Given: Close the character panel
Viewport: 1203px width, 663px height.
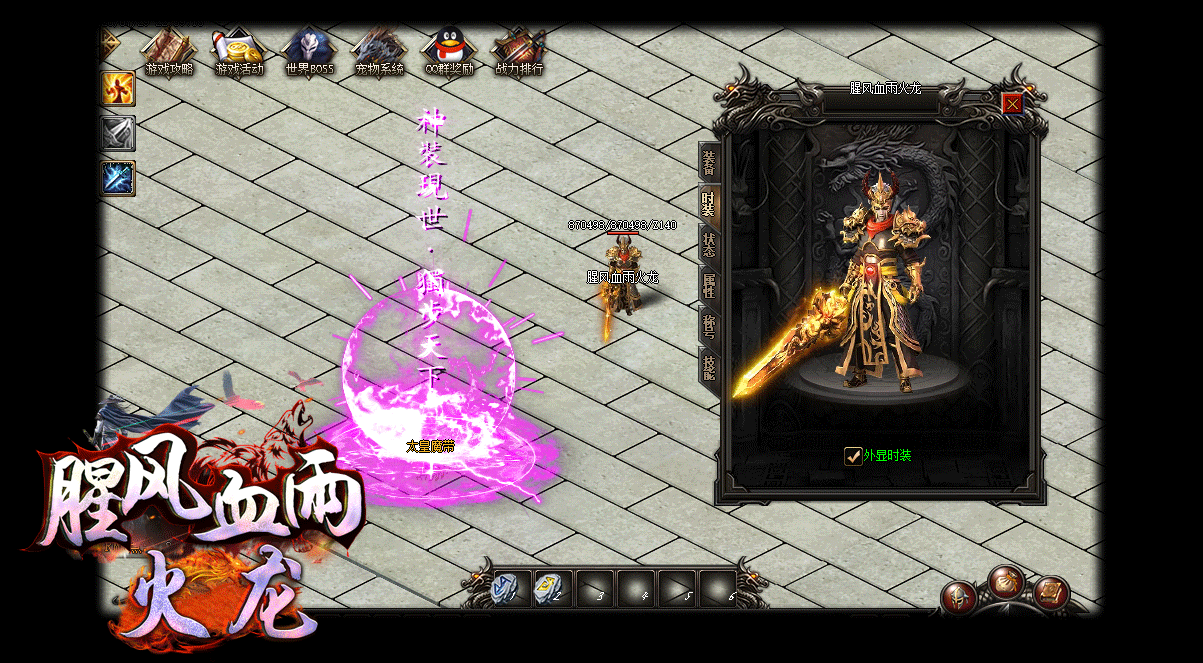Looking at the screenshot, I should [x=1013, y=103].
